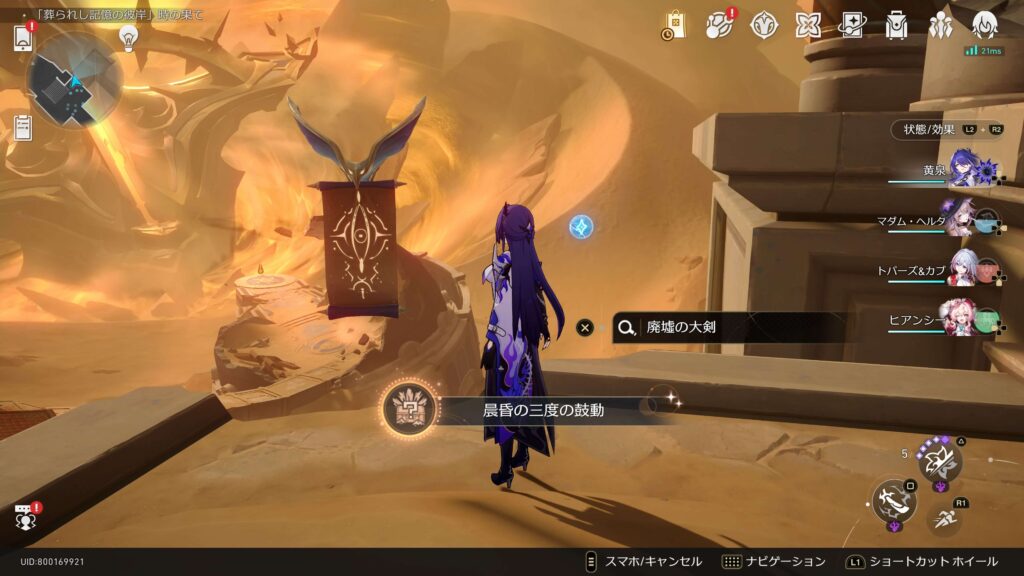Open the clipboard mission log icon
The image size is (1024, 576).
24,127
